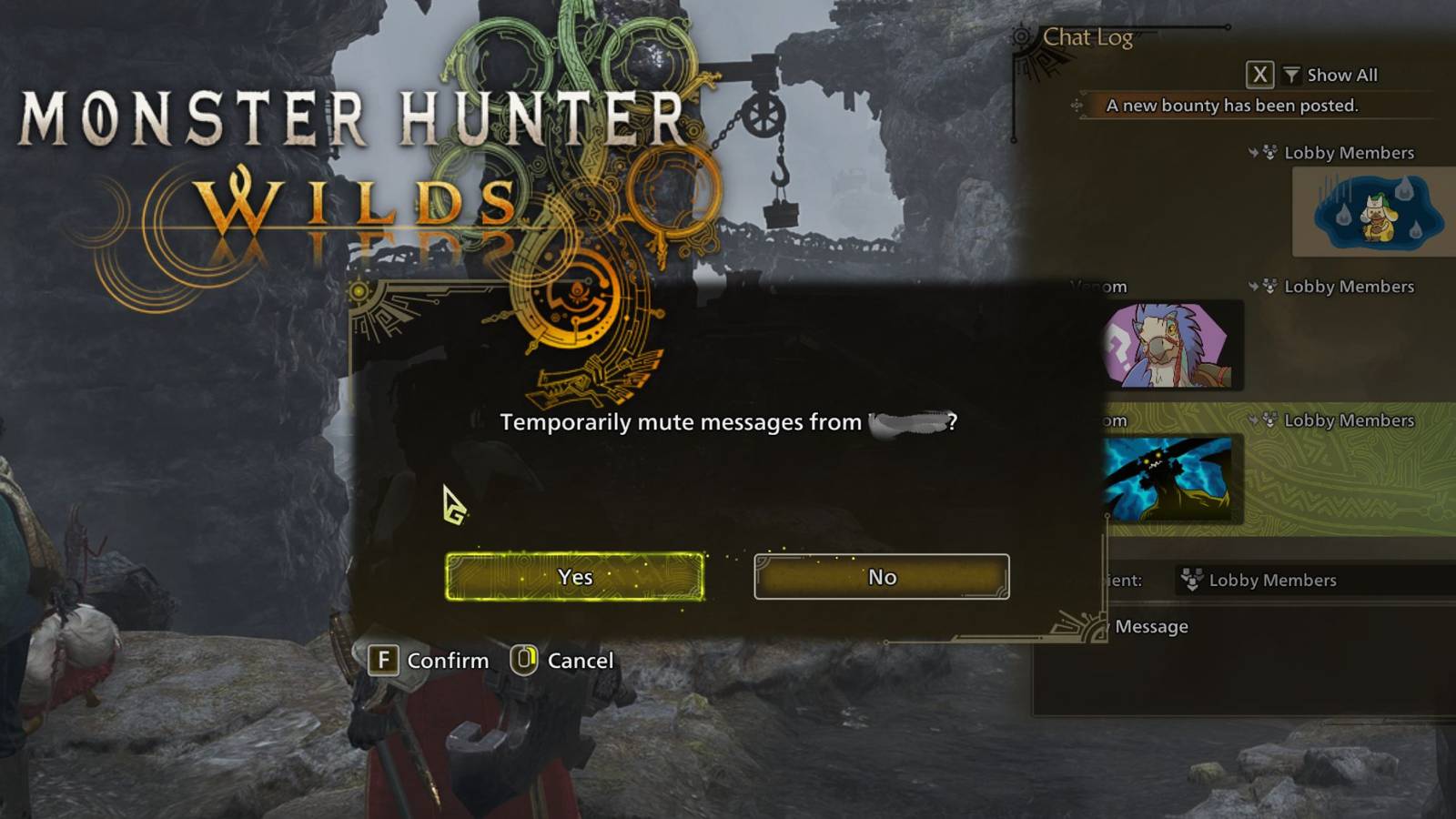Click the Cancel label next to Confirm
Image resolution: width=1456 pixels, height=819 pixels.
coord(580,661)
